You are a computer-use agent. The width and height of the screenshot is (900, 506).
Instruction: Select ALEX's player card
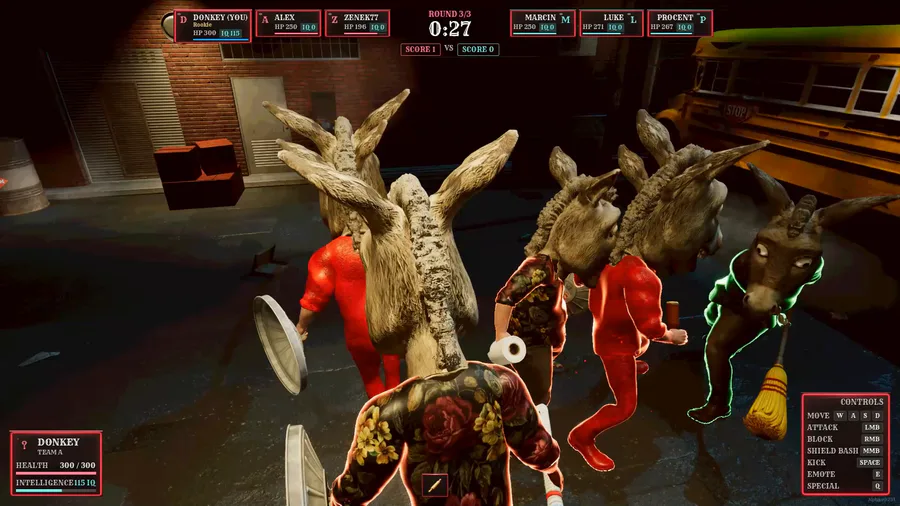coord(288,23)
